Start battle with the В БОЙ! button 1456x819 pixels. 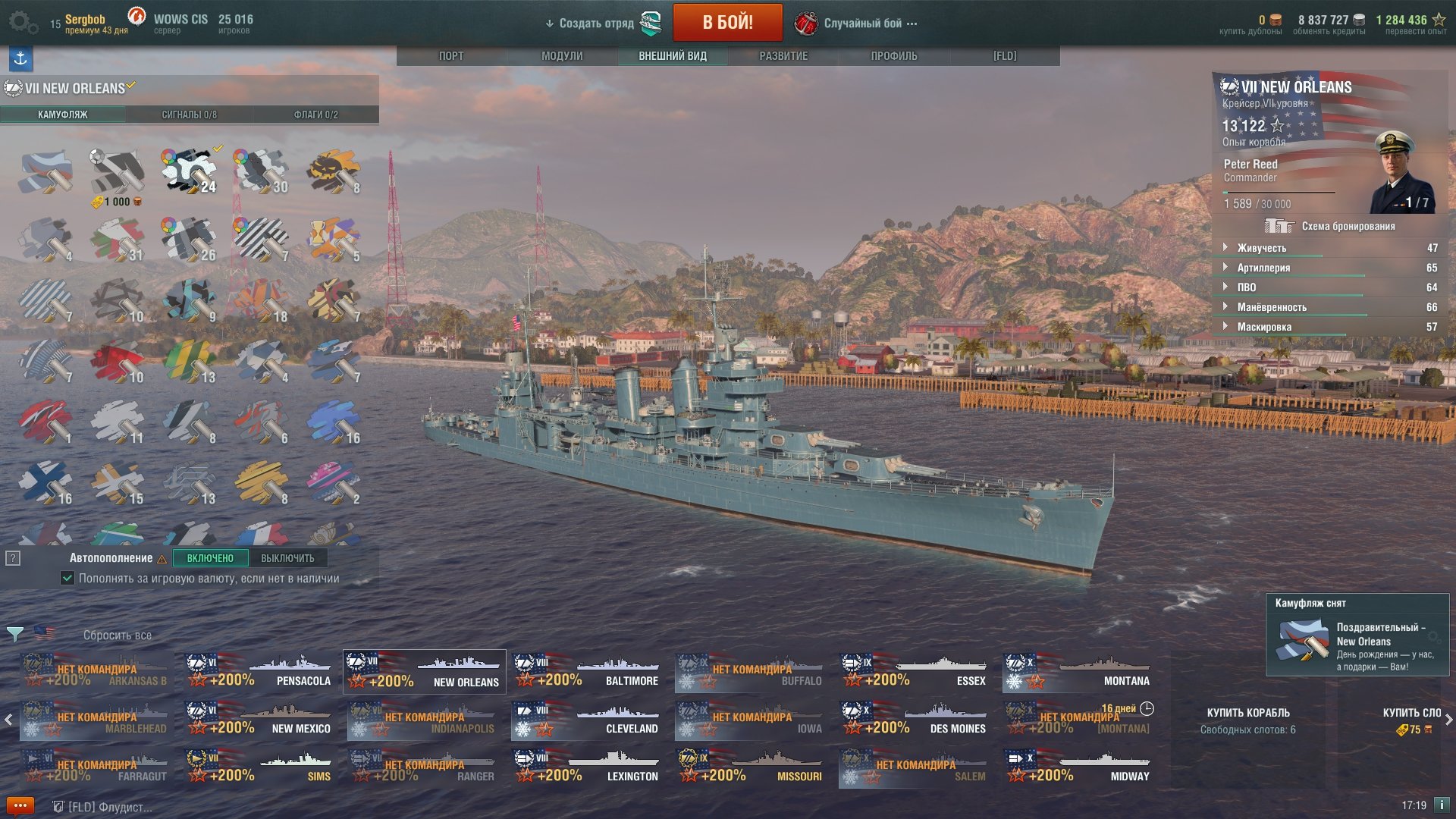[x=727, y=23]
